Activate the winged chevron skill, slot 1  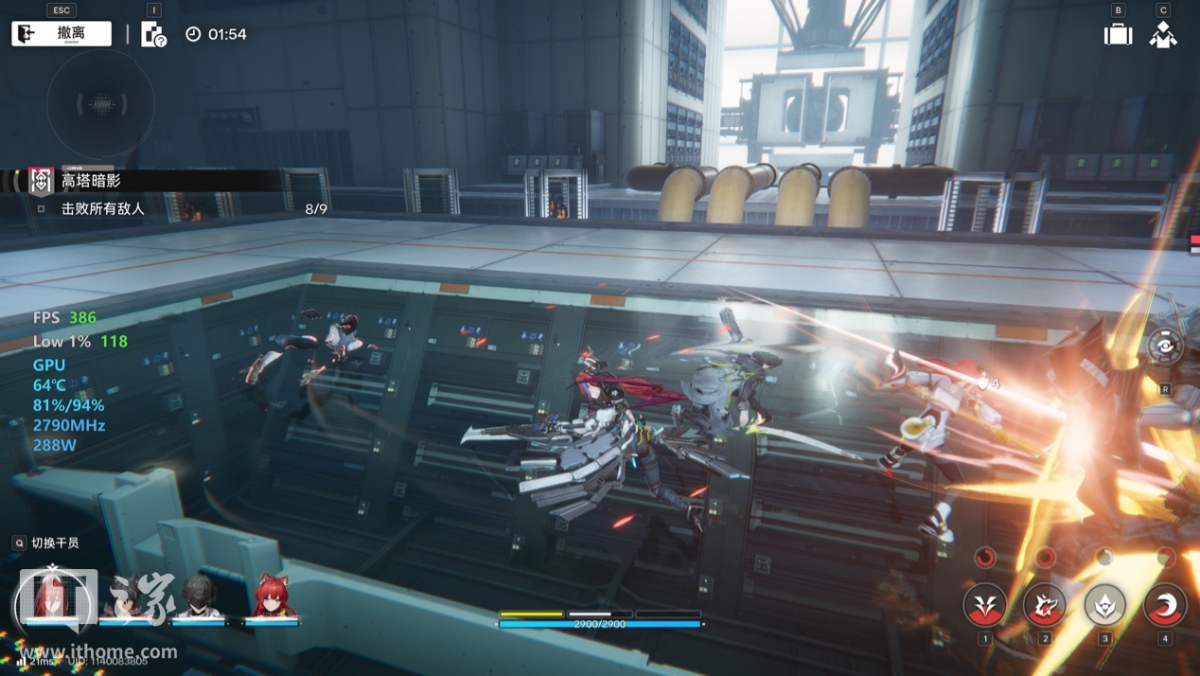point(984,604)
